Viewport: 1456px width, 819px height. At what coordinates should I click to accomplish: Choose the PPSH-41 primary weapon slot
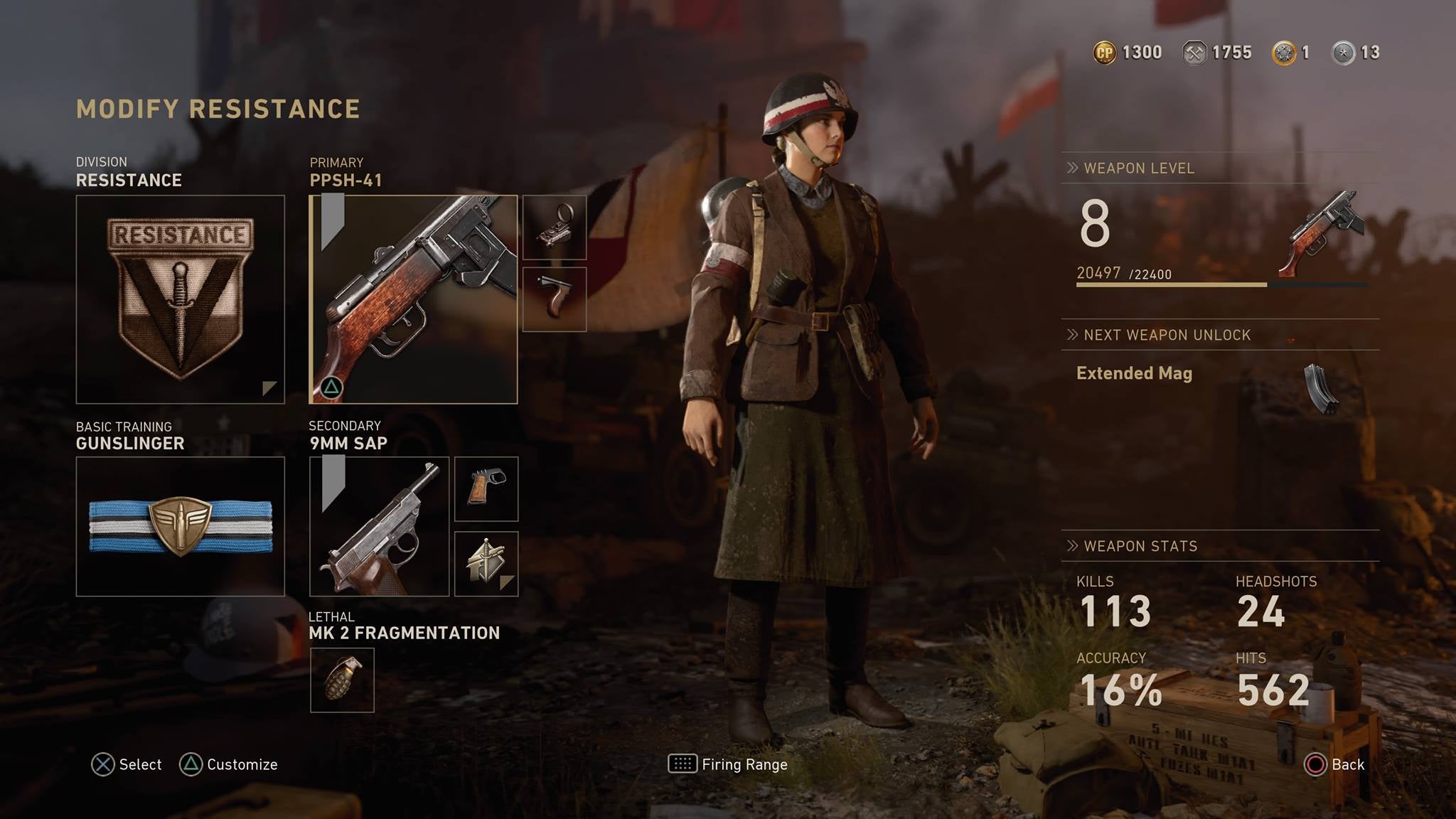click(413, 299)
